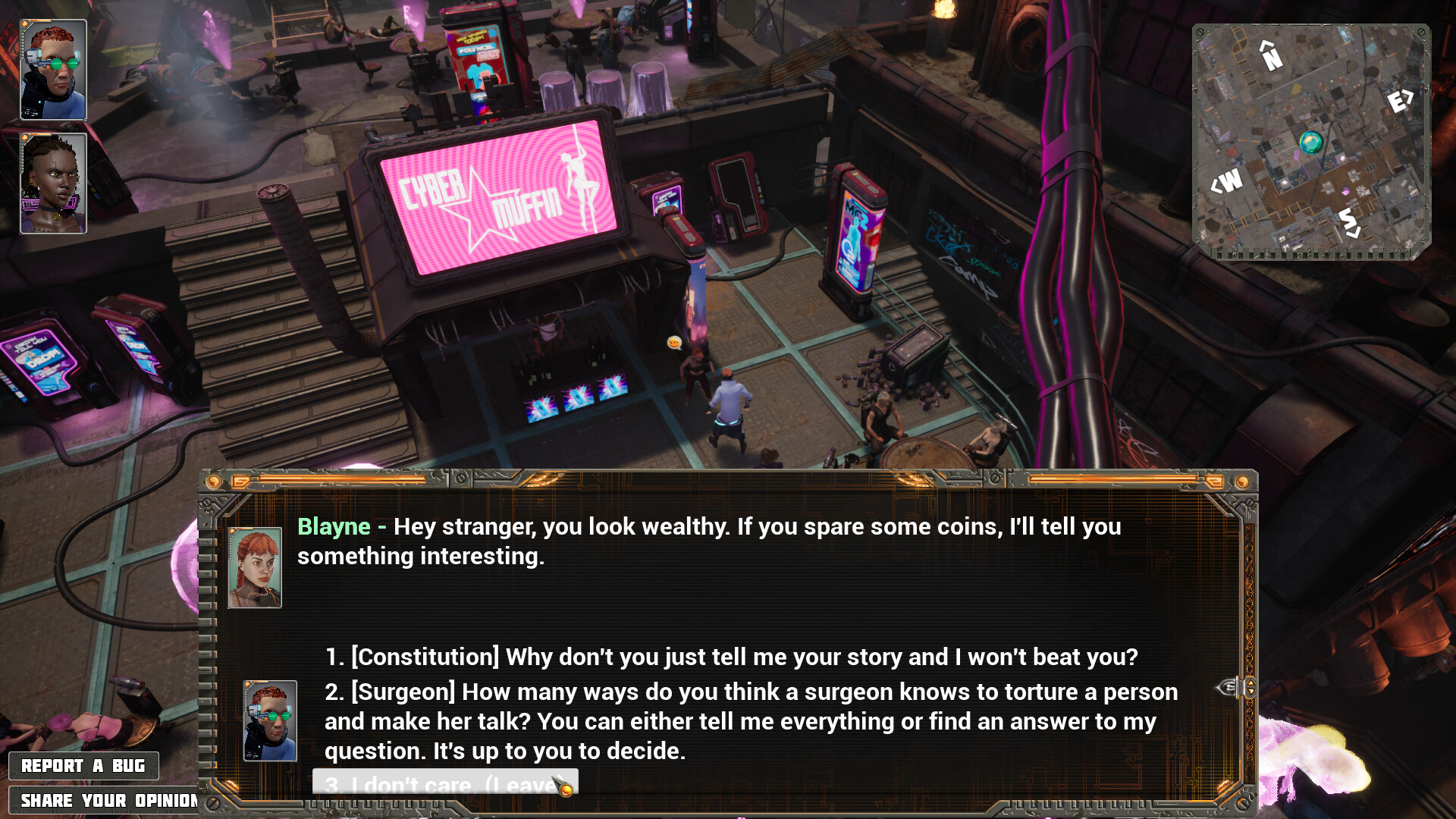1456x819 pixels.
Task: Click the scroll-down arrow on the dialogue panel
Action: pos(1250,692)
